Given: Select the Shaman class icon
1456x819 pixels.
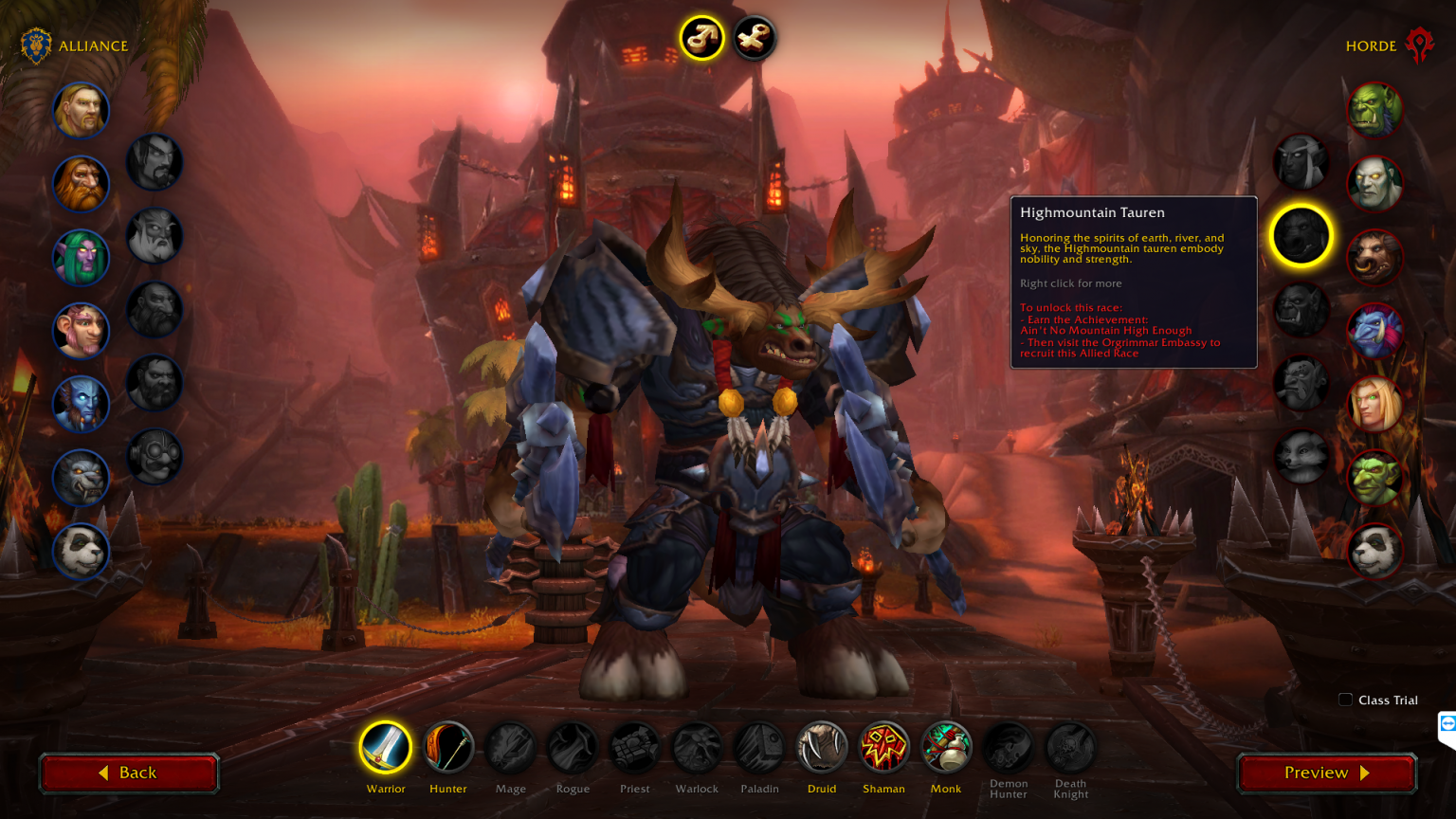Looking at the screenshot, I should [x=883, y=748].
